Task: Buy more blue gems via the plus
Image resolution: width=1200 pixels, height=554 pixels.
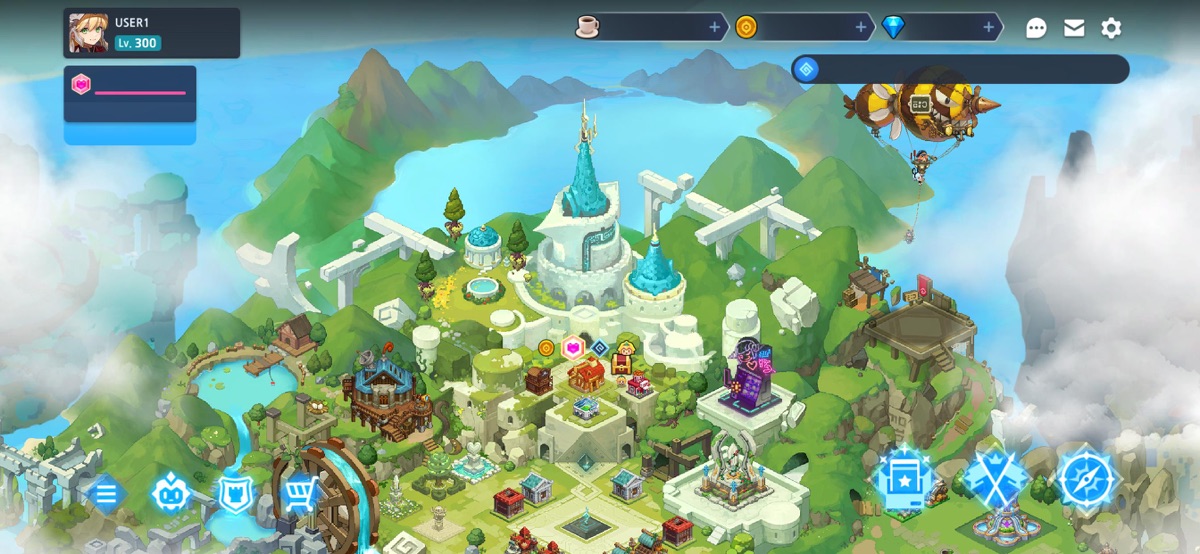Action: click(989, 28)
